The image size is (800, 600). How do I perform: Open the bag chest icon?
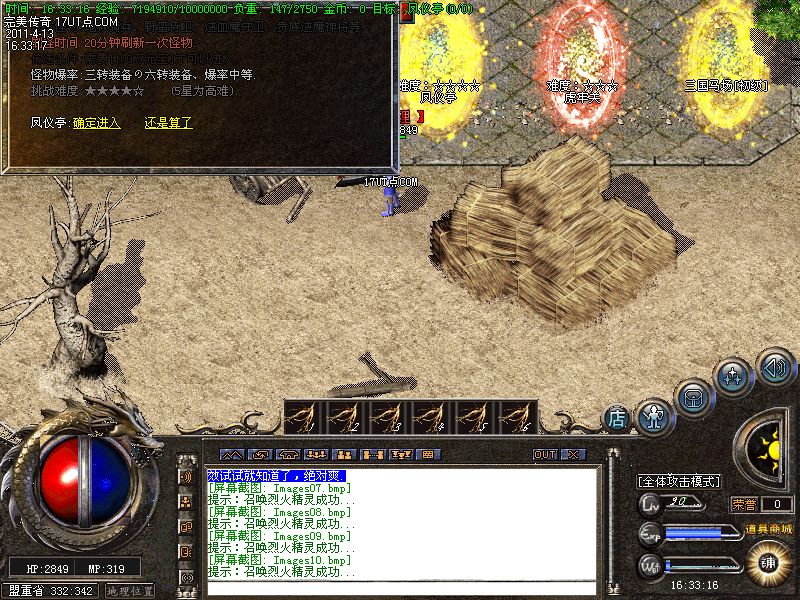pos(693,396)
